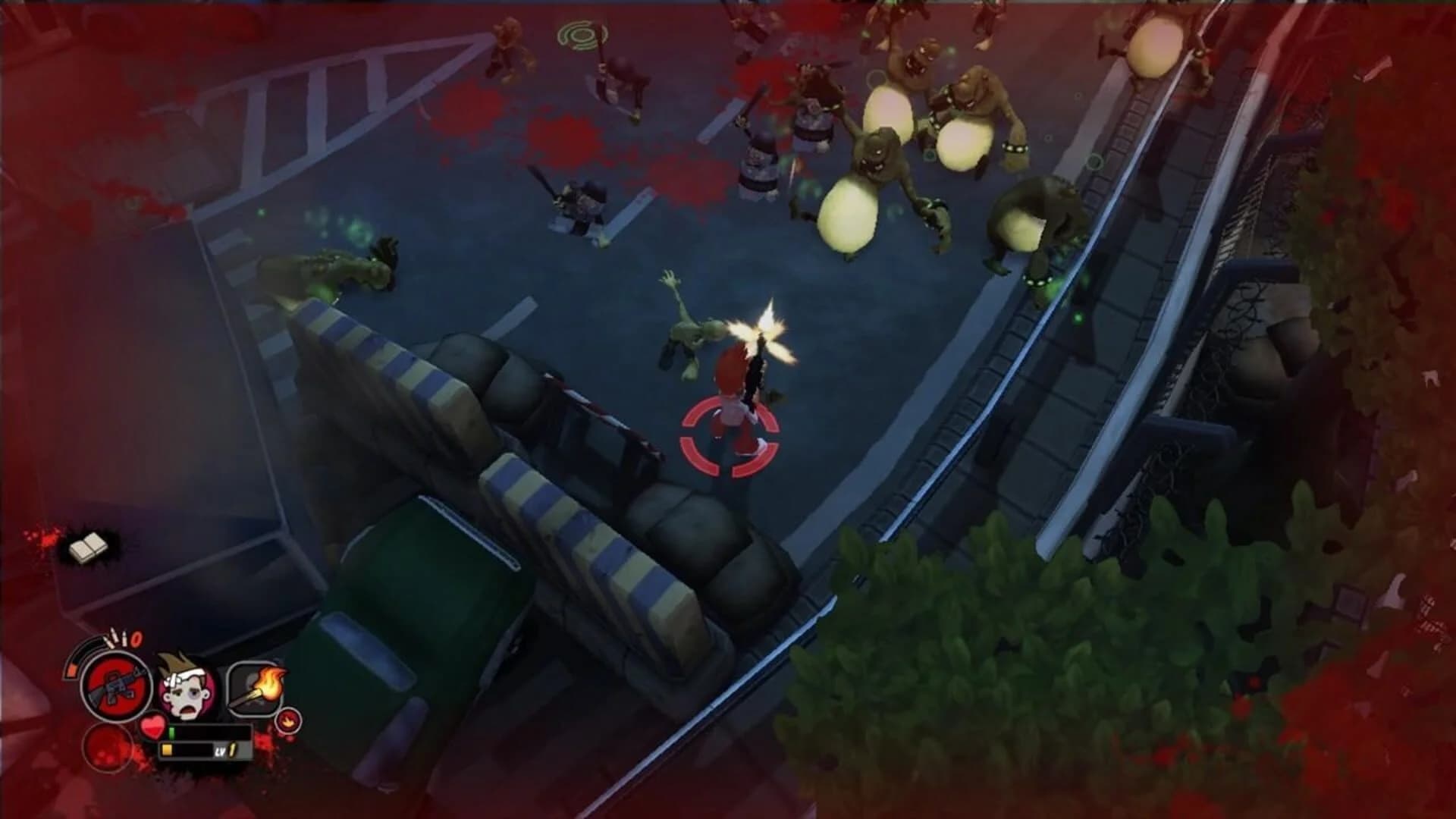Click the bandaged character portrait
Image resolution: width=1456 pixels, height=819 pixels.
[x=187, y=688]
